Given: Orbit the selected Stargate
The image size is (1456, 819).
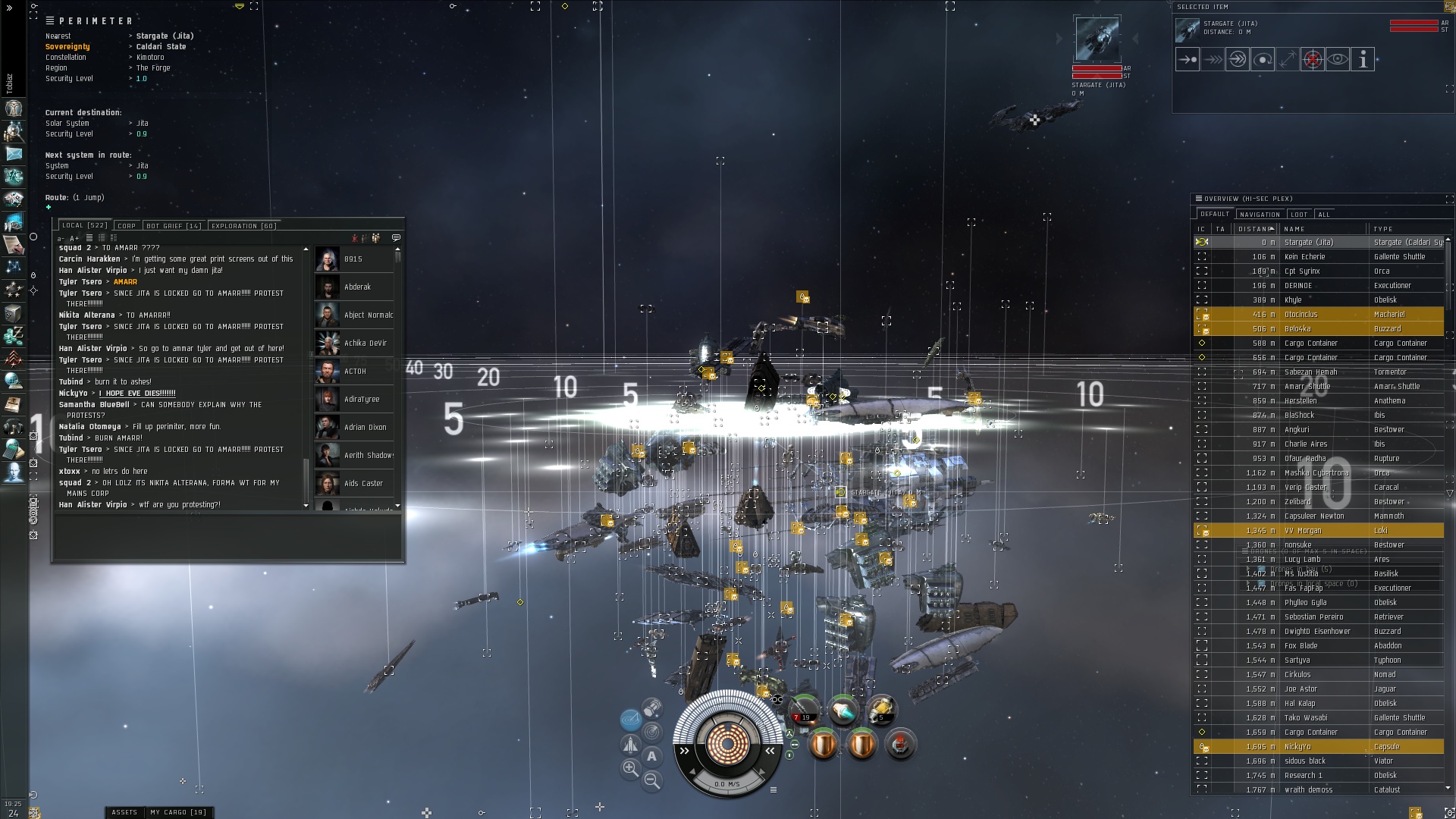Looking at the screenshot, I should (x=1262, y=59).
